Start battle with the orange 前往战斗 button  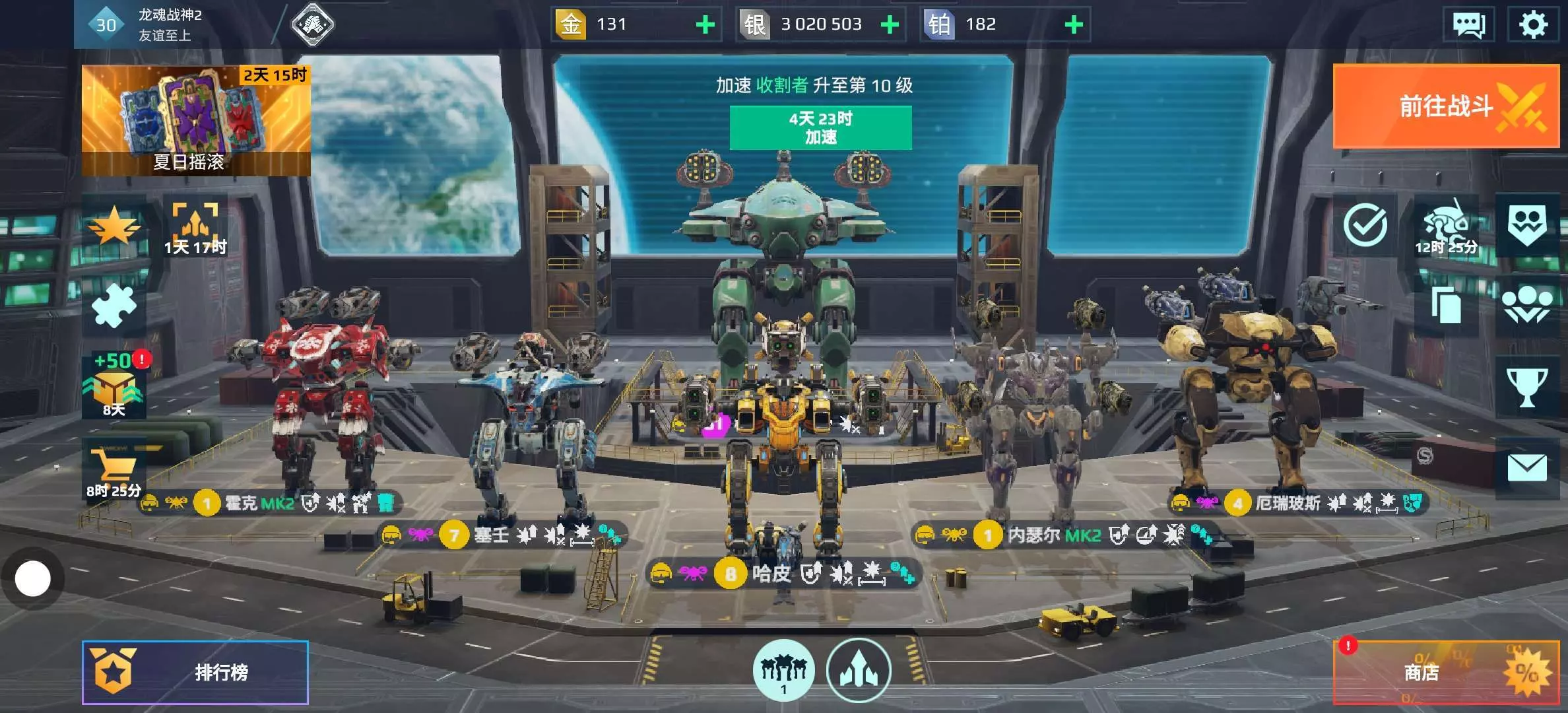[1445, 106]
